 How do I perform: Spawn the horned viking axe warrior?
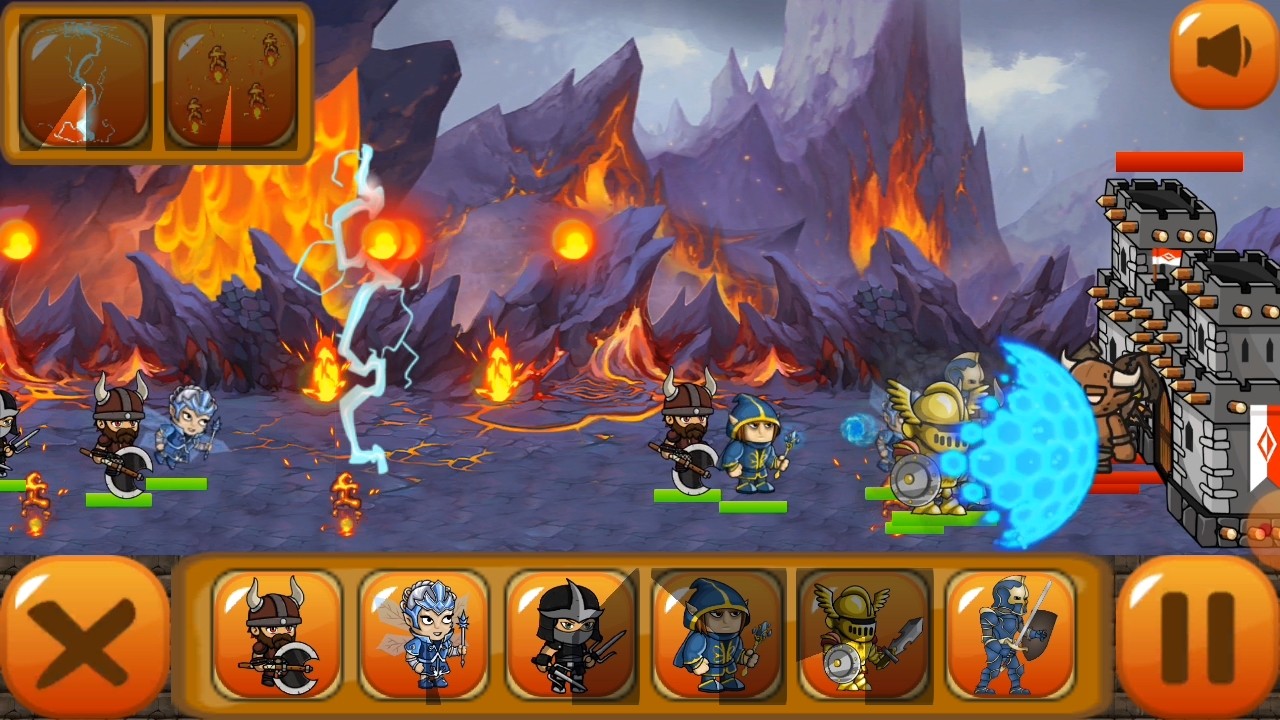coord(277,634)
